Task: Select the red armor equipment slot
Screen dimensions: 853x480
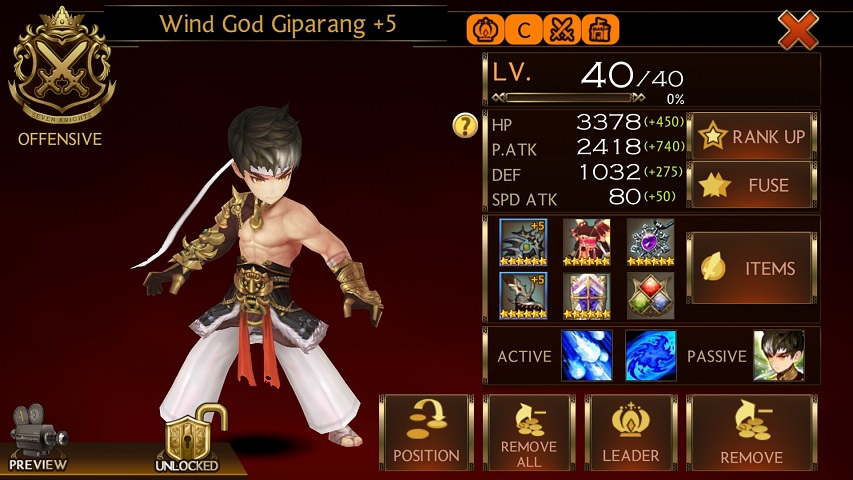Action: [x=587, y=242]
